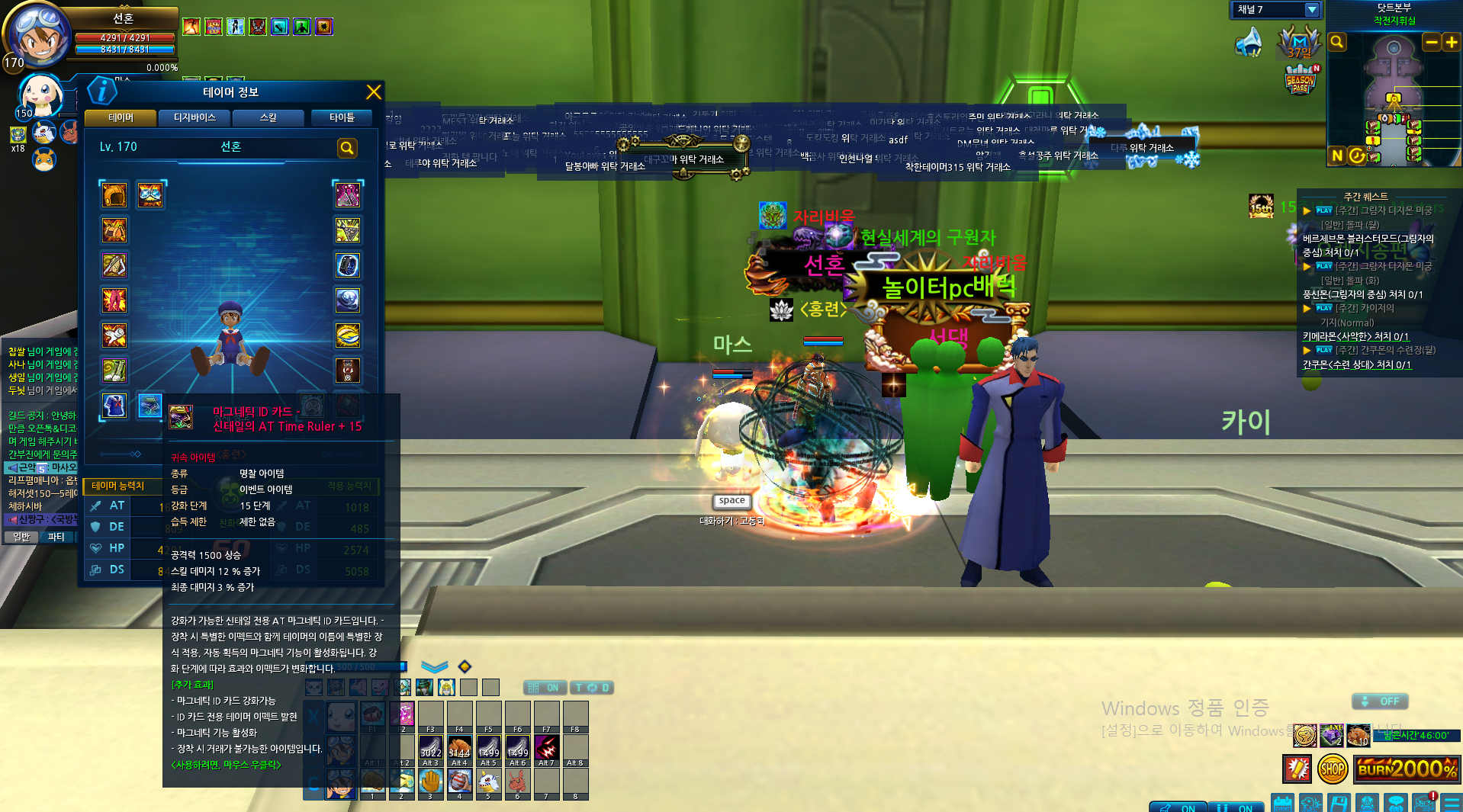Select the 타이틀 tab

pyautogui.click(x=342, y=117)
